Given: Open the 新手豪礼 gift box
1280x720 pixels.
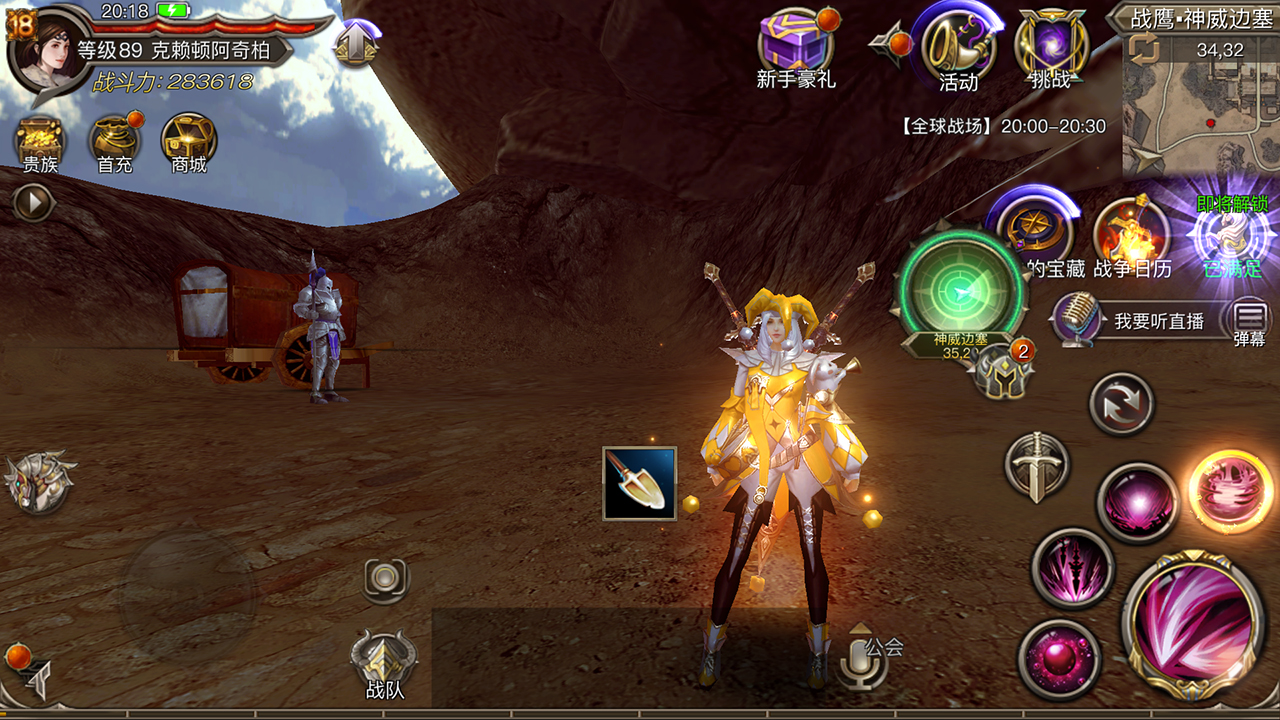Looking at the screenshot, I should [x=796, y=45].
